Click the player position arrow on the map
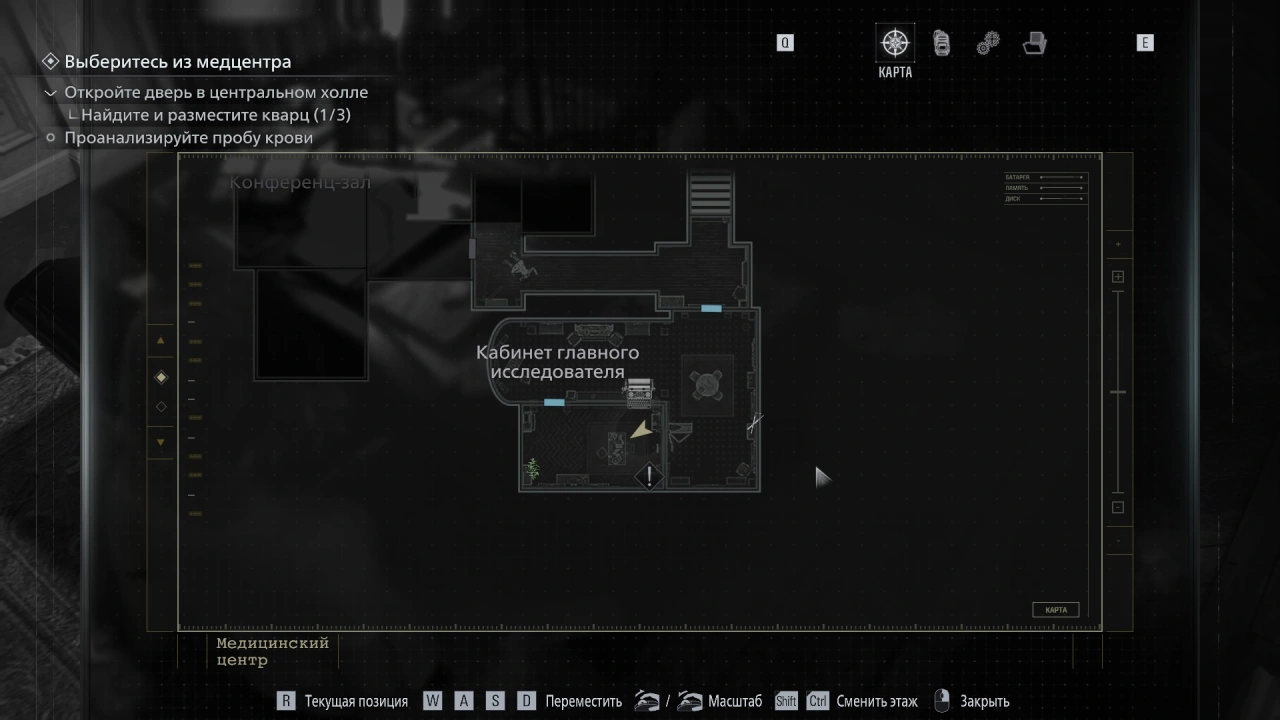Viewport: 1280px width, 720px height. click(640, 430)
